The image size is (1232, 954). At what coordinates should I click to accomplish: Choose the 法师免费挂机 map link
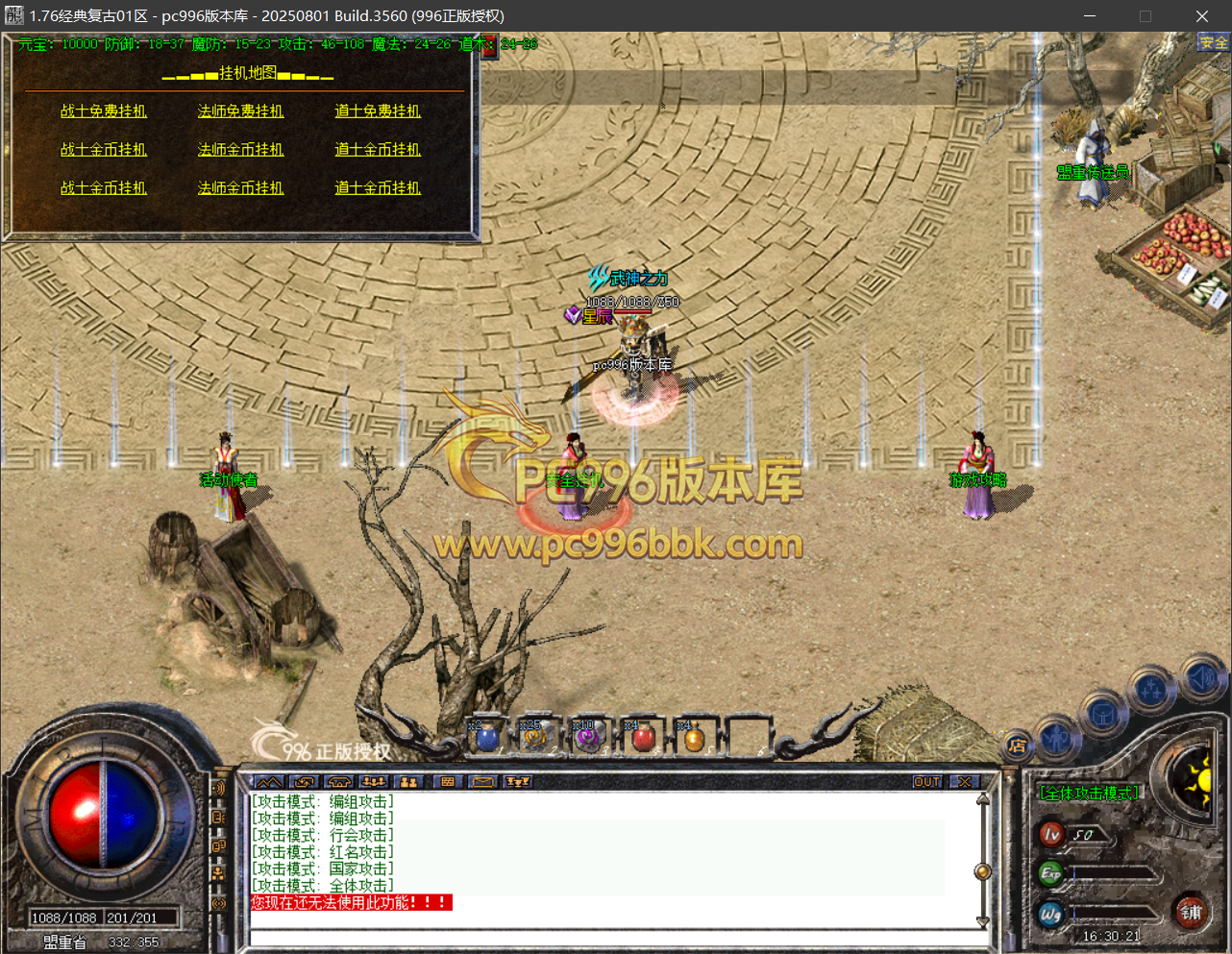point(240,111)
